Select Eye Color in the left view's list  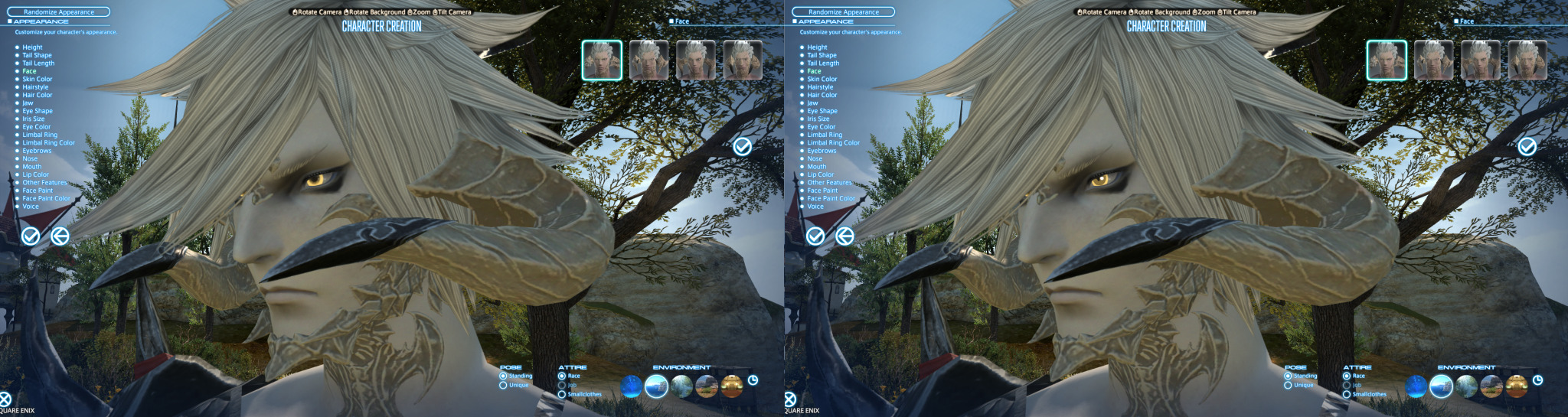(x=36, y=127)
